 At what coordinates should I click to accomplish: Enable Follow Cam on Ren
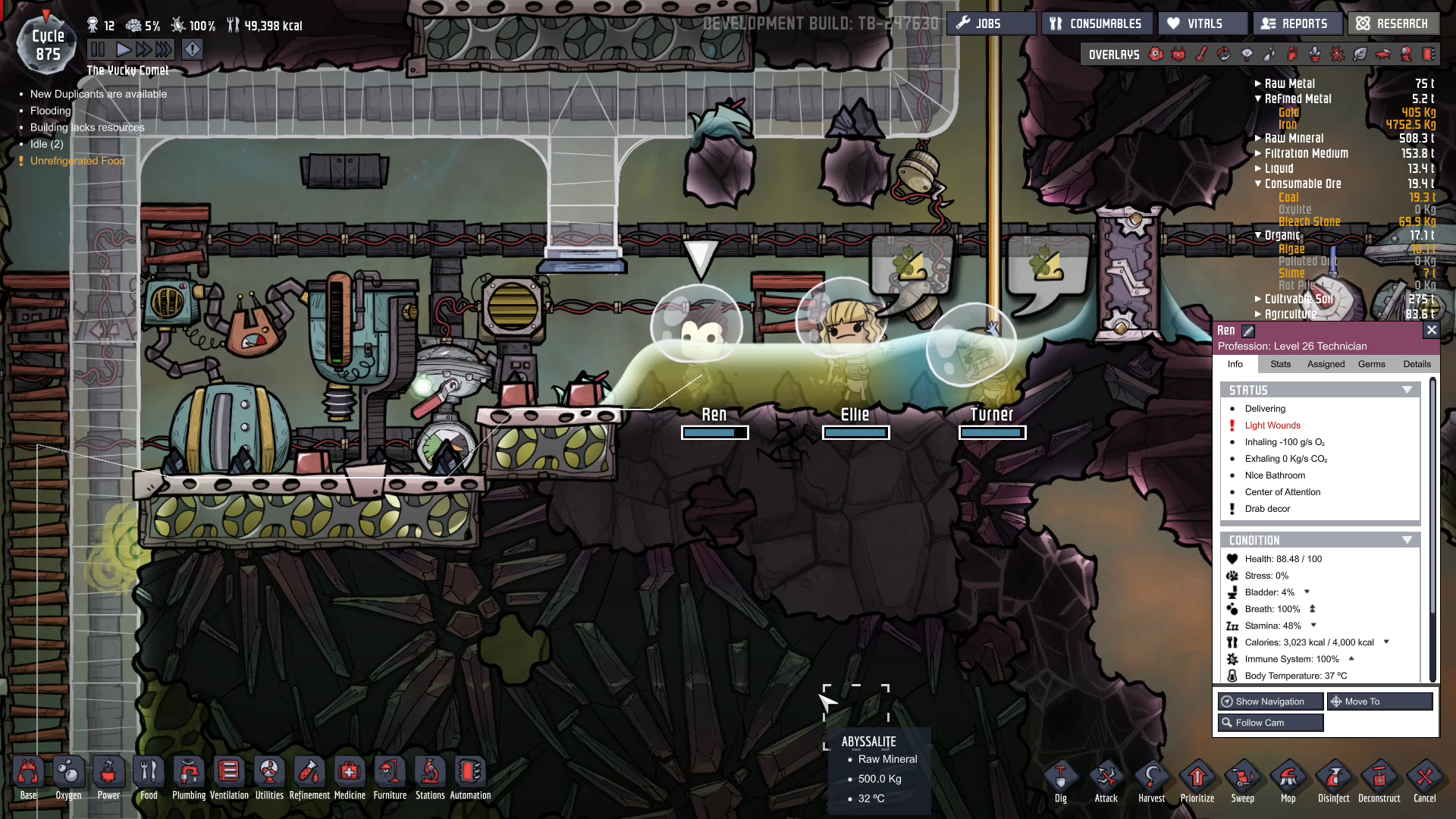(1270, 723)
